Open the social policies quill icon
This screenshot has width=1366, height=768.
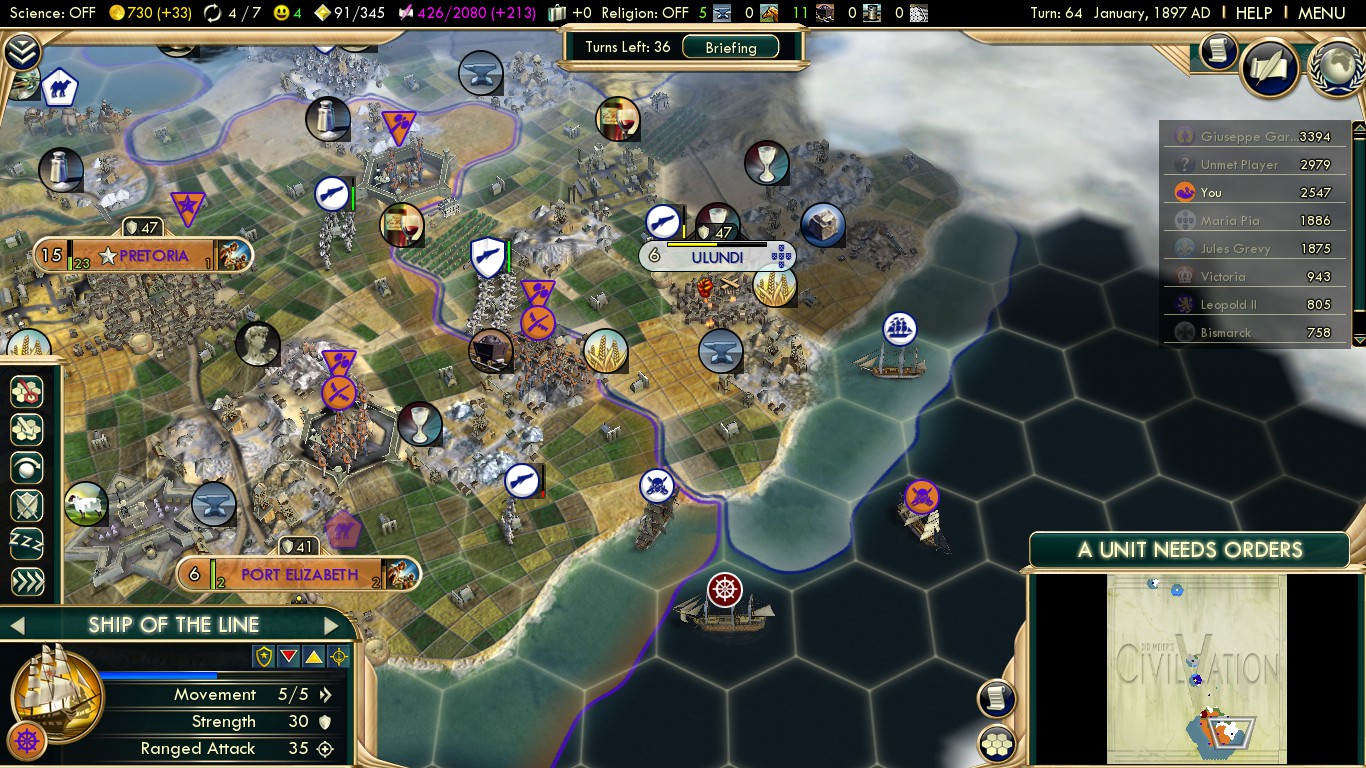(1269, 67)
